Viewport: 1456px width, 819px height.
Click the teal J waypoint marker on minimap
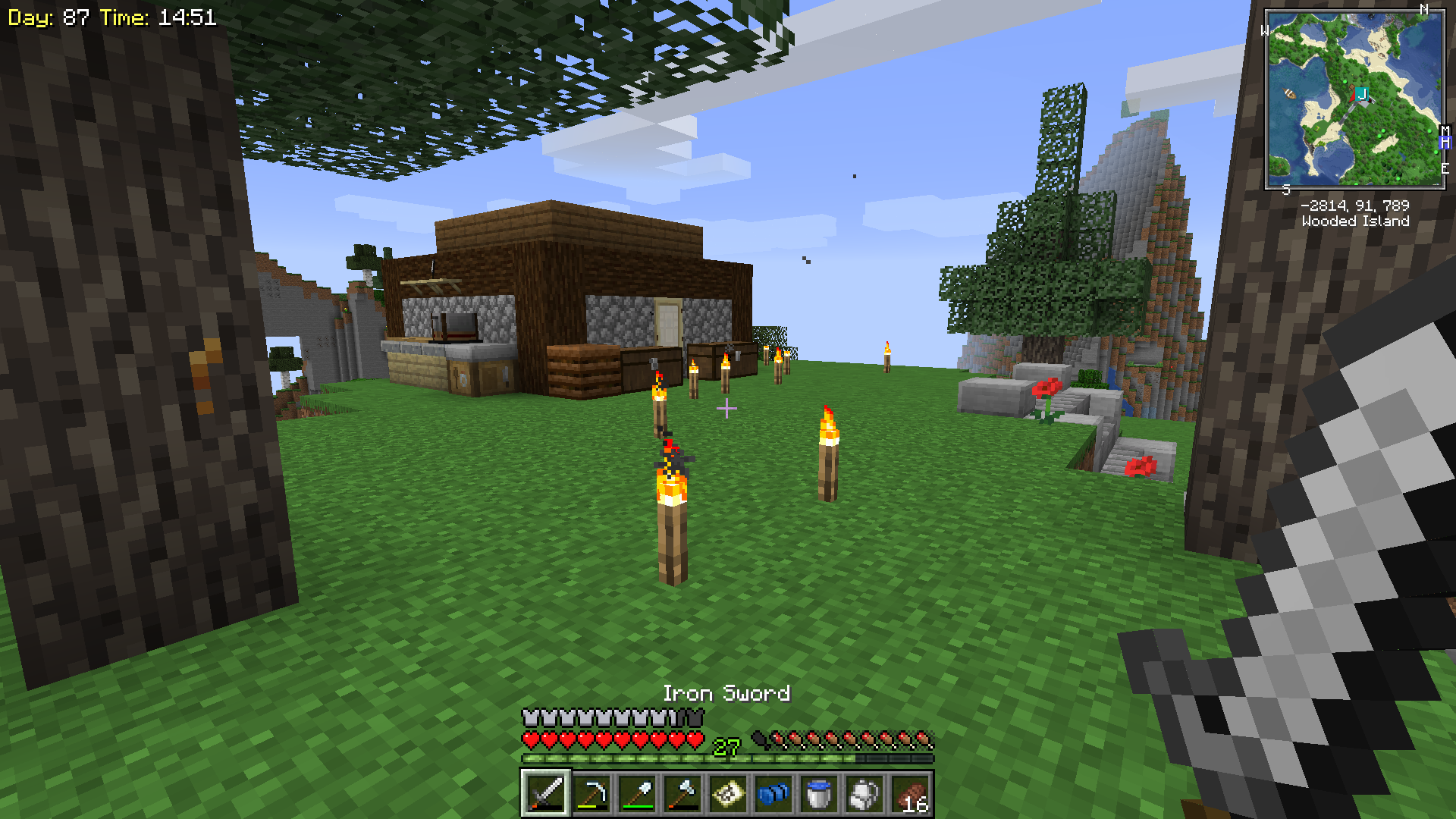[x=1362, y=94]
